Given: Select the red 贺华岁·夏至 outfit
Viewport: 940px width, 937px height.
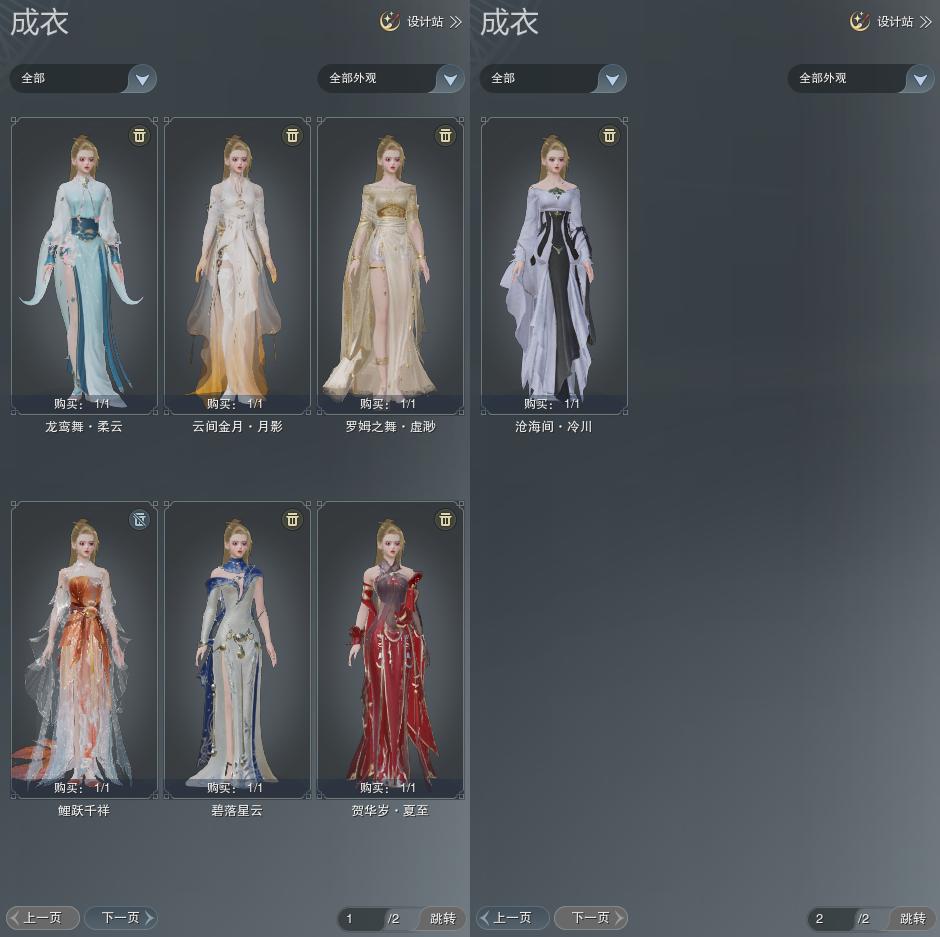Looking at the screenshot, I should 390,650.
